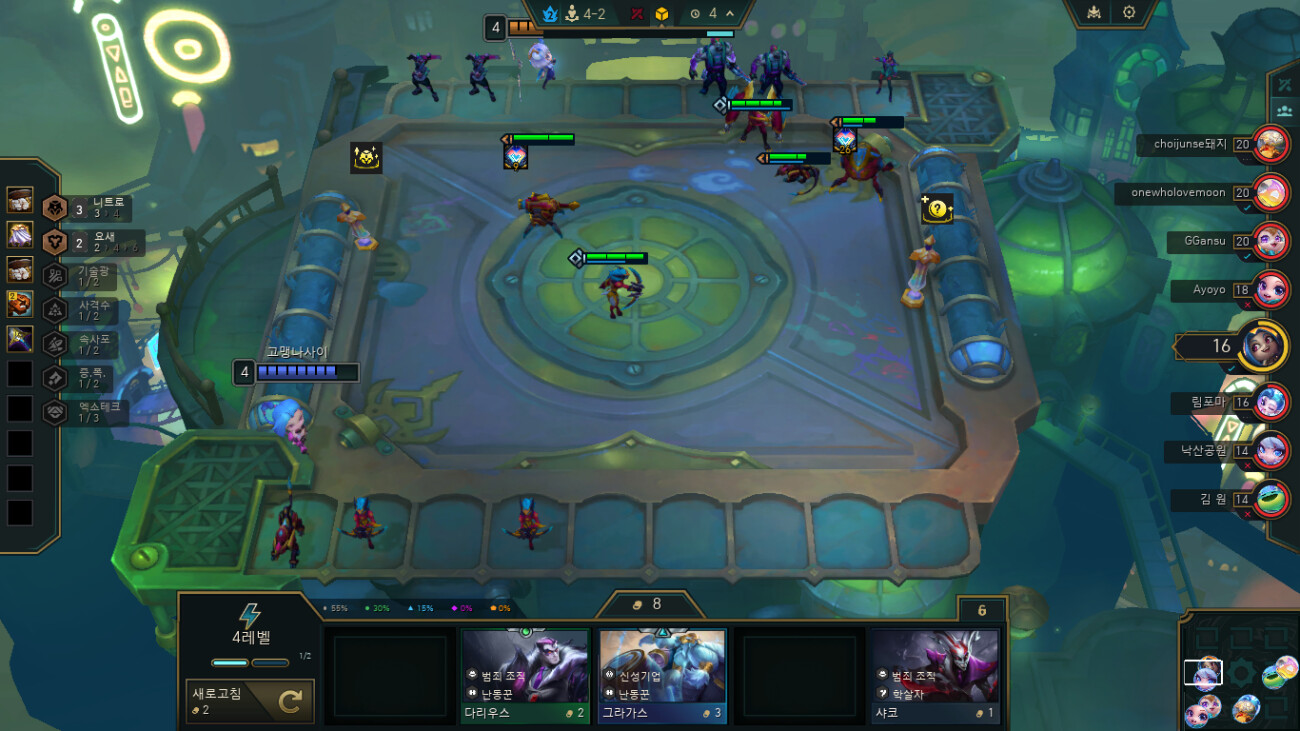Inspect the 속사포 trait row
Image resolution: width=1300 pixels, height=731 pixels.
point(85,345)
